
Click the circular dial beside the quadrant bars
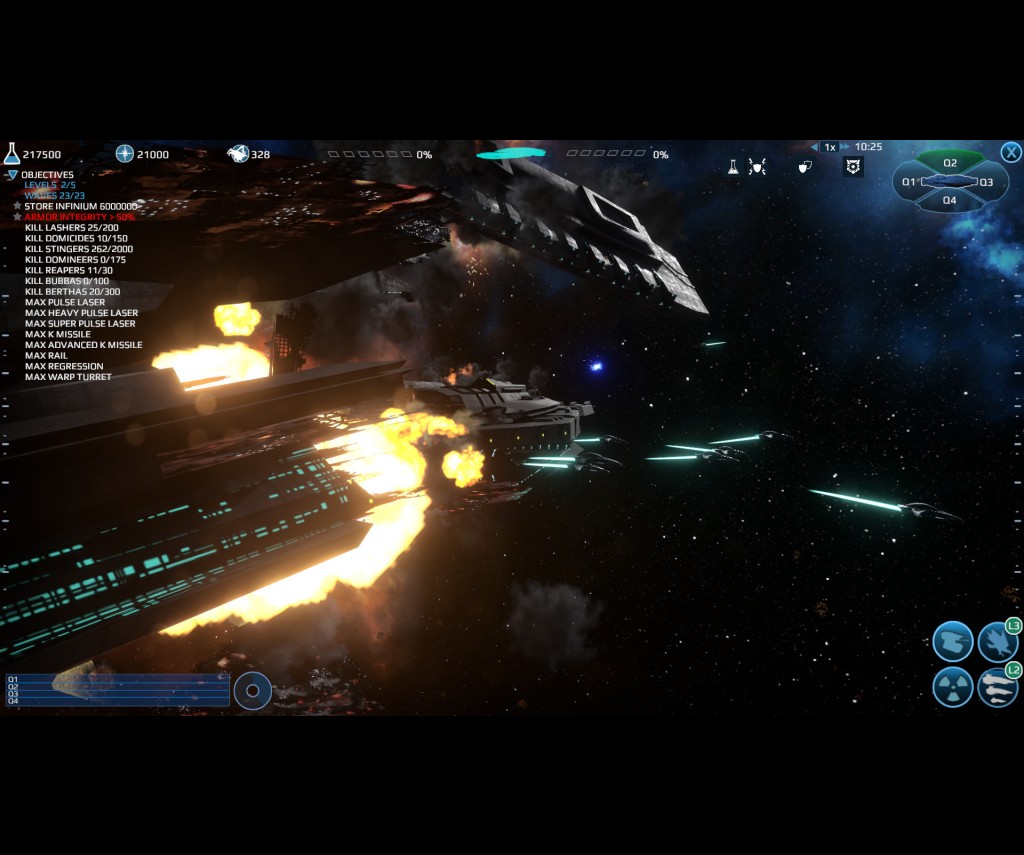(252, 690)
